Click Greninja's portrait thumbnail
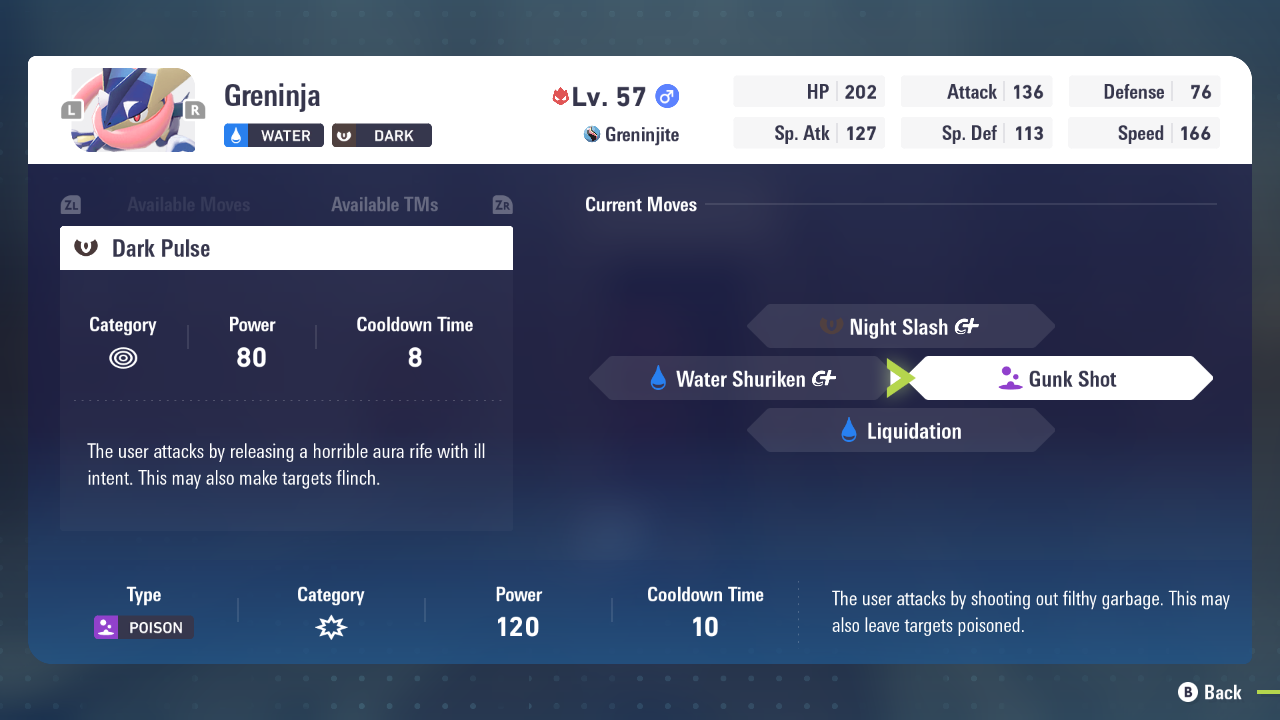 (x=133, y=110)
